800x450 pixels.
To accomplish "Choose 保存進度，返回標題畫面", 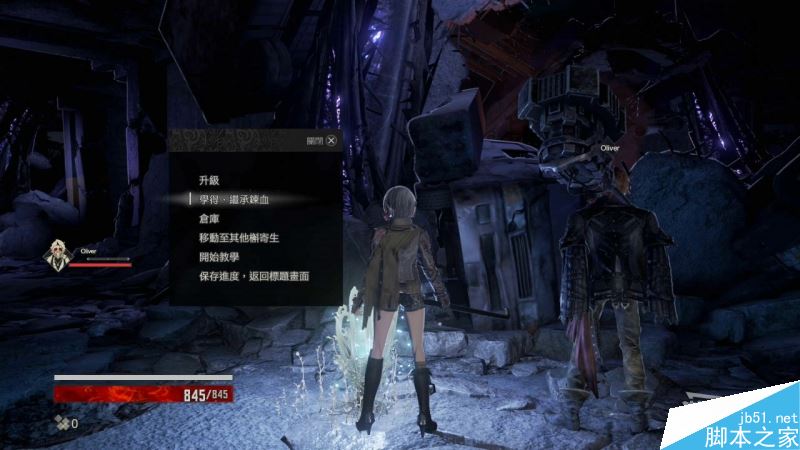I will click(x=253, y=275).
